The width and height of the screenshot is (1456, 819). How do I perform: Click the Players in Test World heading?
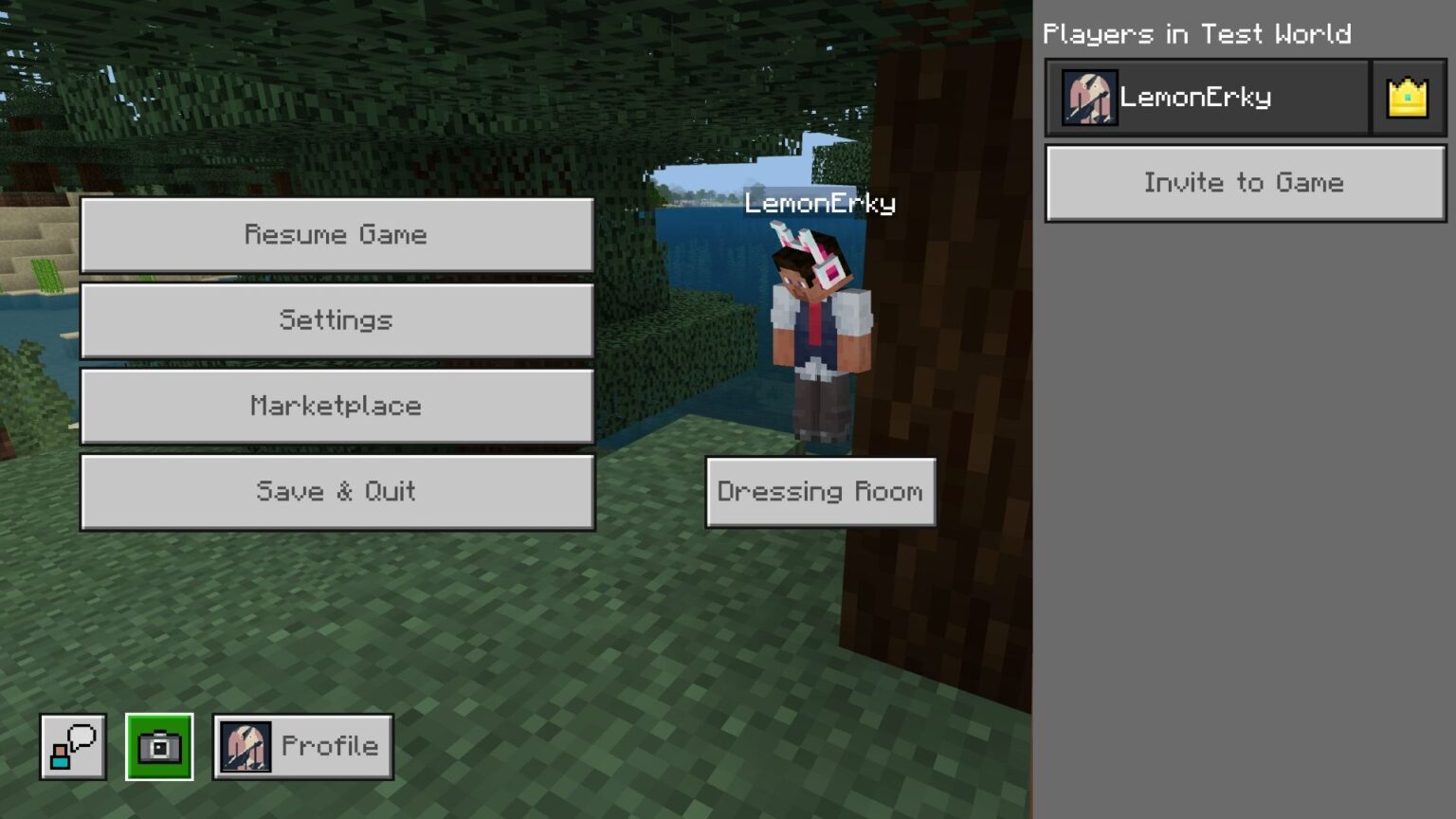[x=1197, y=34]
